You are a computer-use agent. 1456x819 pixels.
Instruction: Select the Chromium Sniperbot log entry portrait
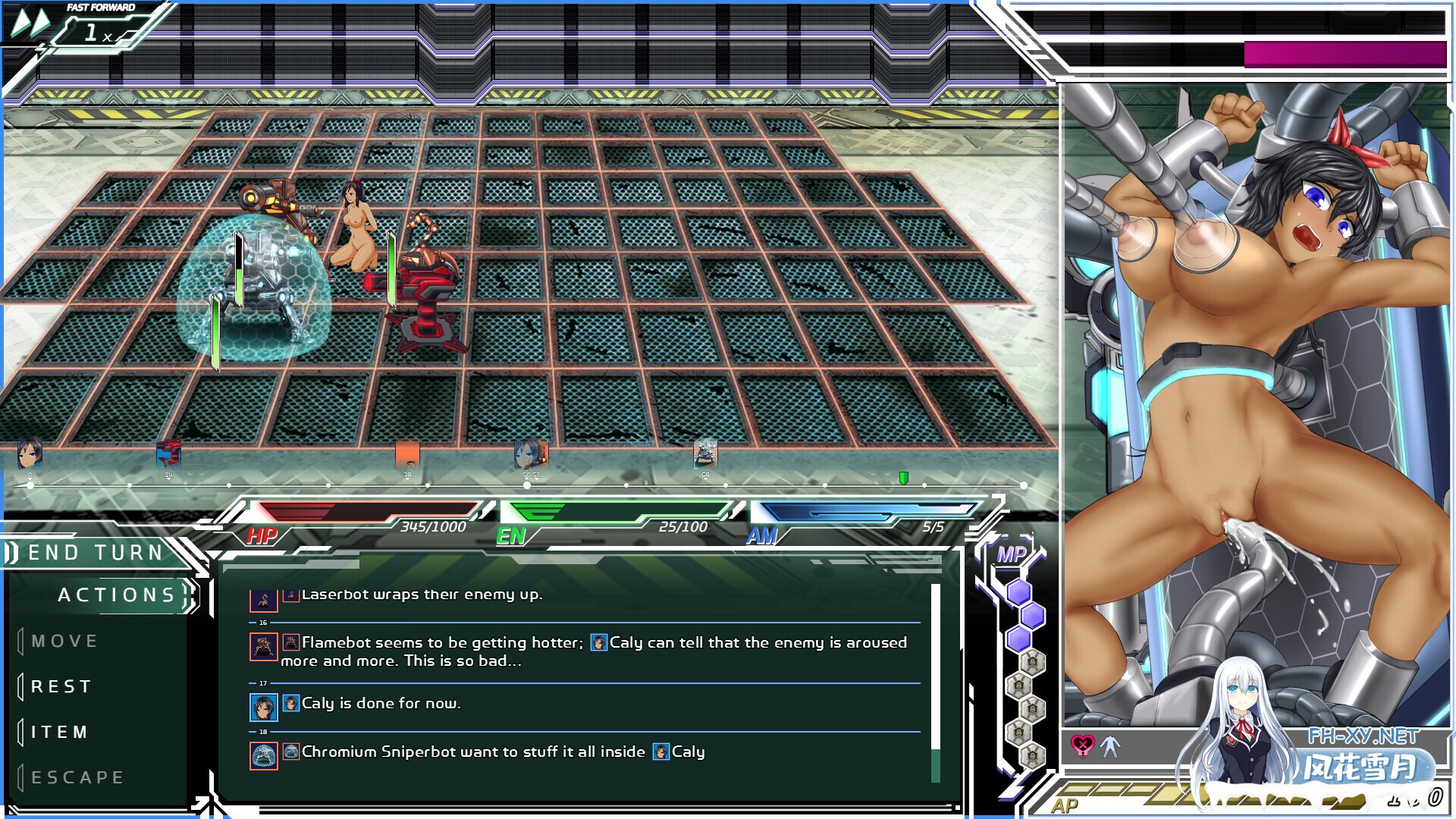pos(264,755)
